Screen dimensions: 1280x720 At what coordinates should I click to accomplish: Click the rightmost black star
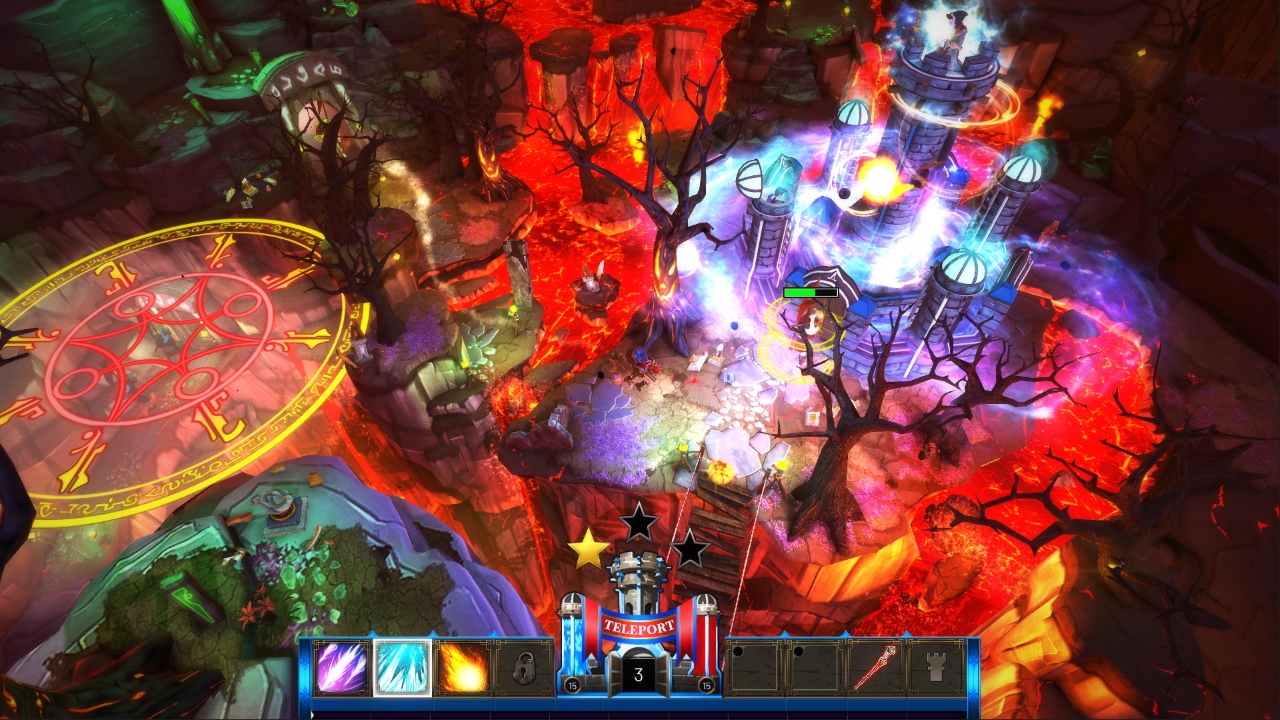(688, 550)
